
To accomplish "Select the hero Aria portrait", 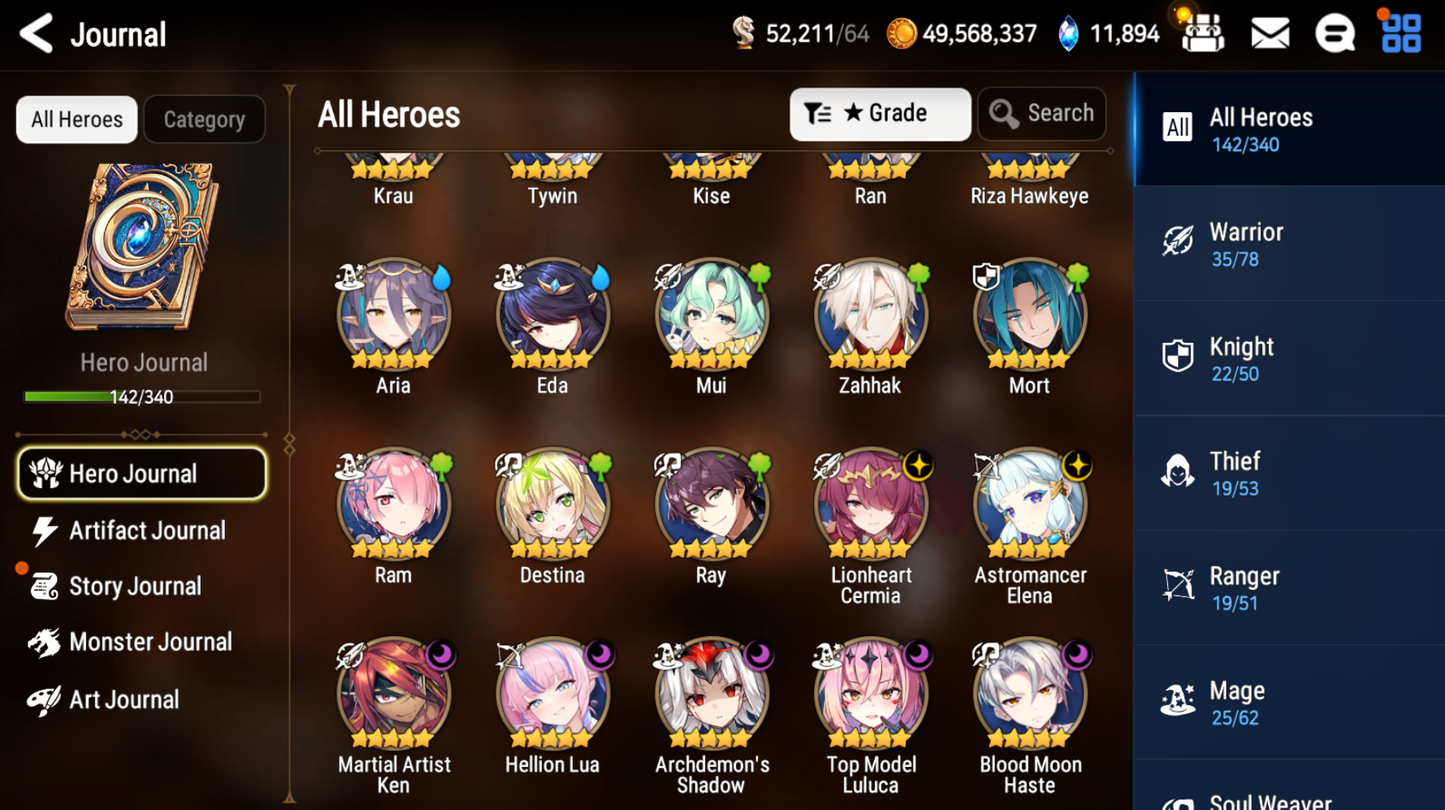I will click(393, 316).
